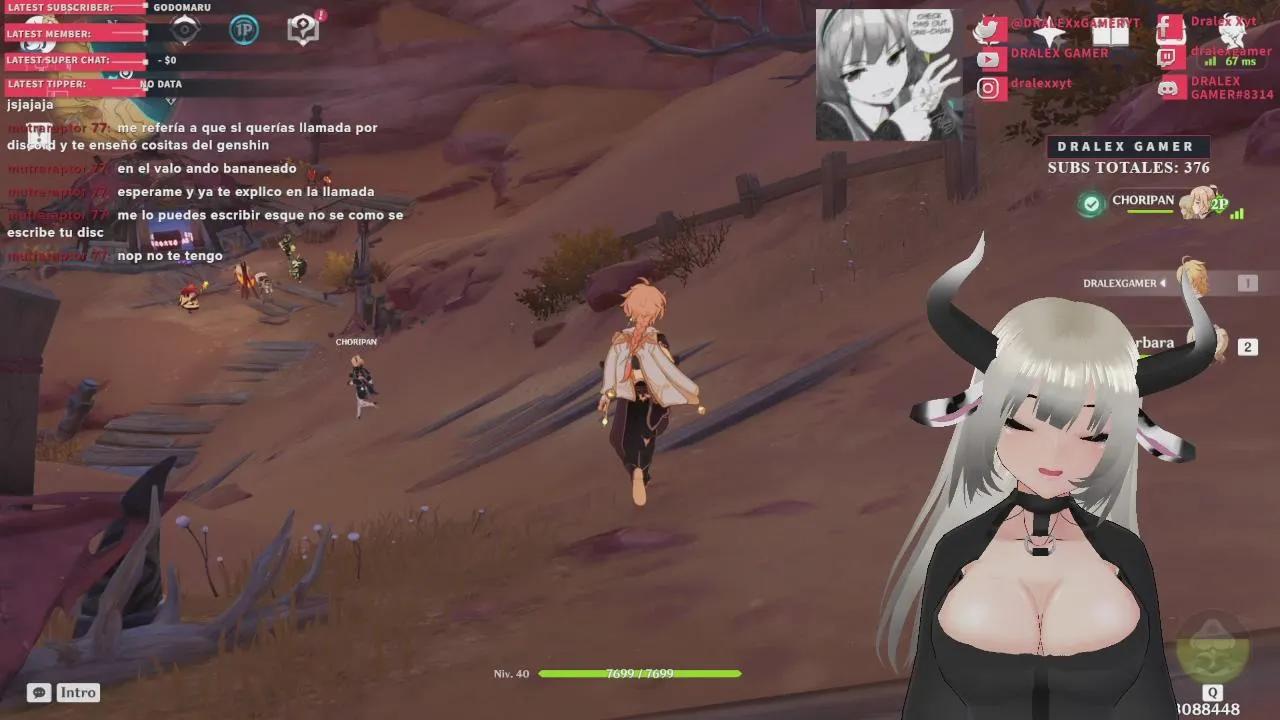Click the Twitch icon for dralexgamer

pyautogui.click(x=1166, y=55)
